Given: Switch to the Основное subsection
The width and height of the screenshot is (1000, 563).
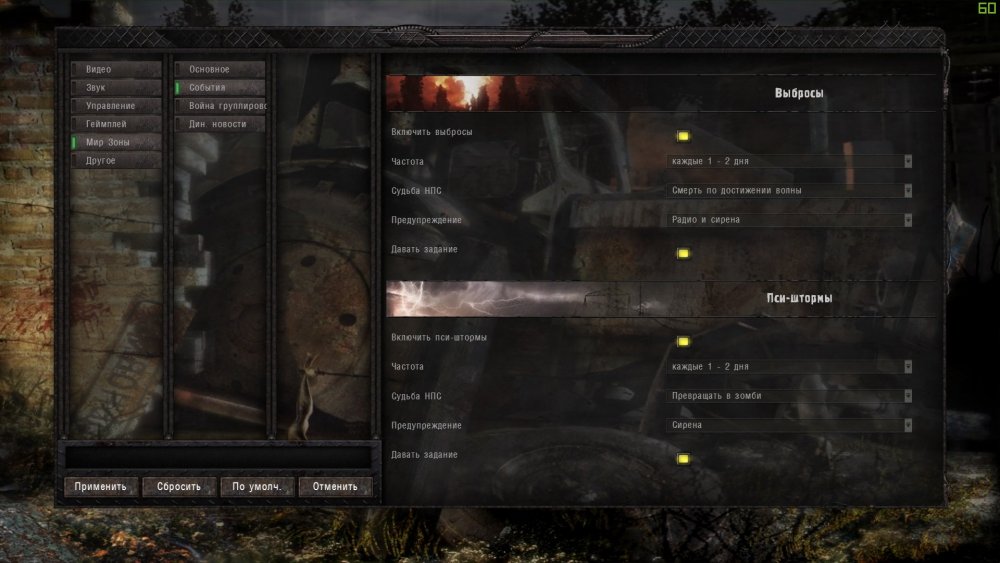Looking at the screenshot, I should coord(220,70).
